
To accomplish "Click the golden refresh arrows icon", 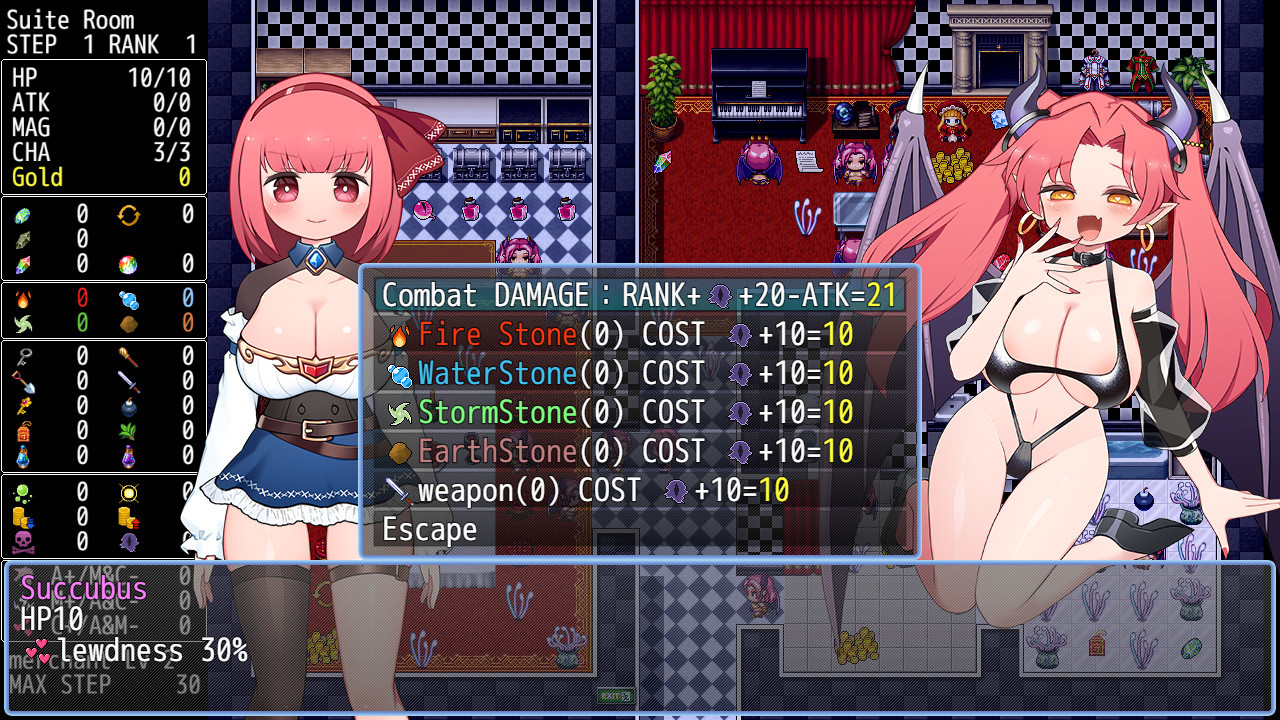I will (x=128, y=214).
